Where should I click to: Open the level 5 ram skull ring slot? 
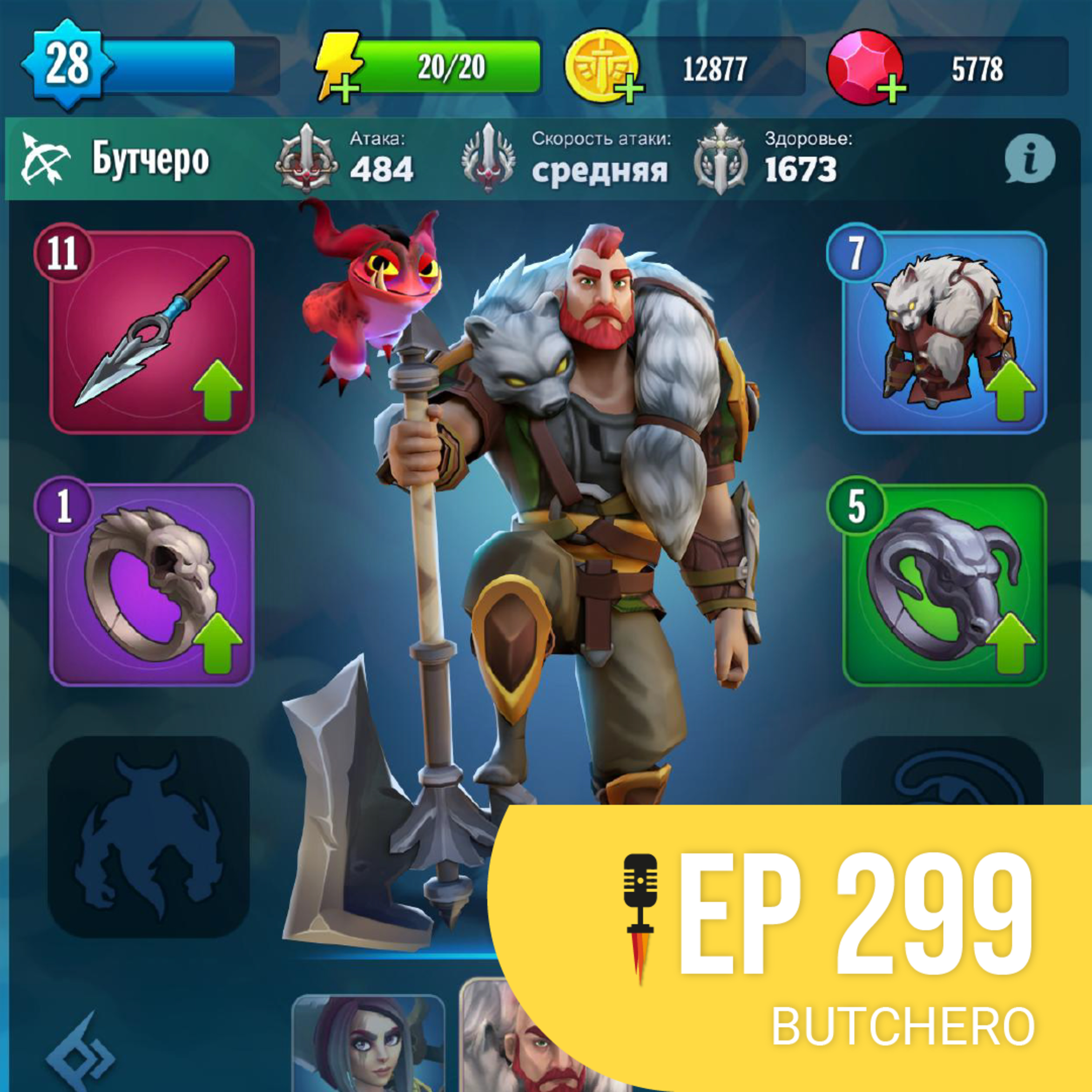point(943,585)
